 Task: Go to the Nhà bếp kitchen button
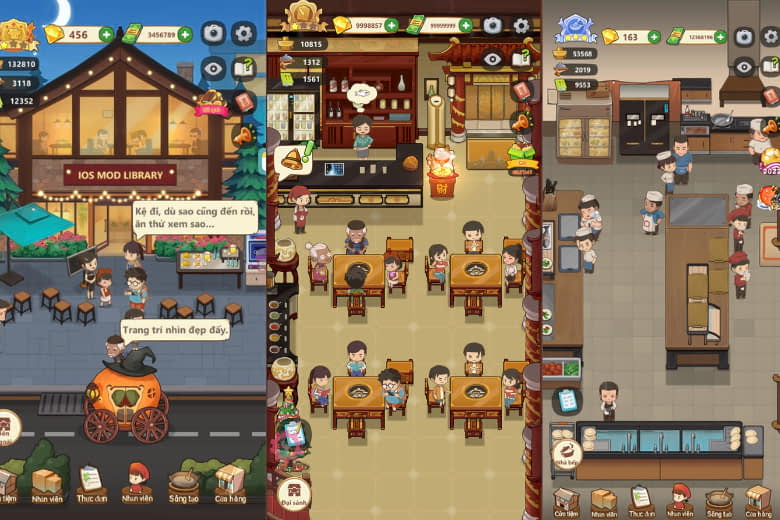tap(567, 455)
